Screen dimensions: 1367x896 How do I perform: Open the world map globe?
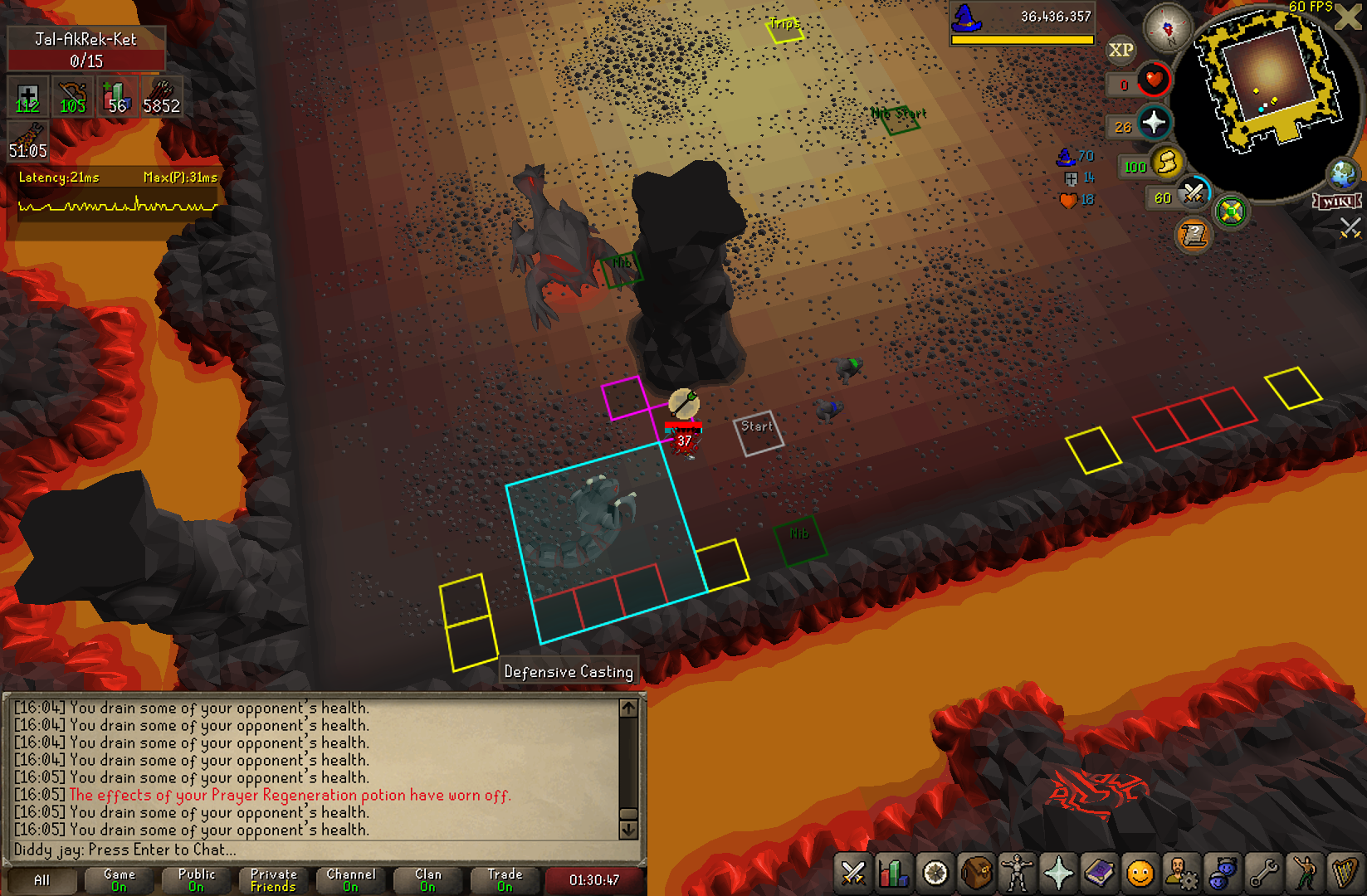(x=1342, y=174)
